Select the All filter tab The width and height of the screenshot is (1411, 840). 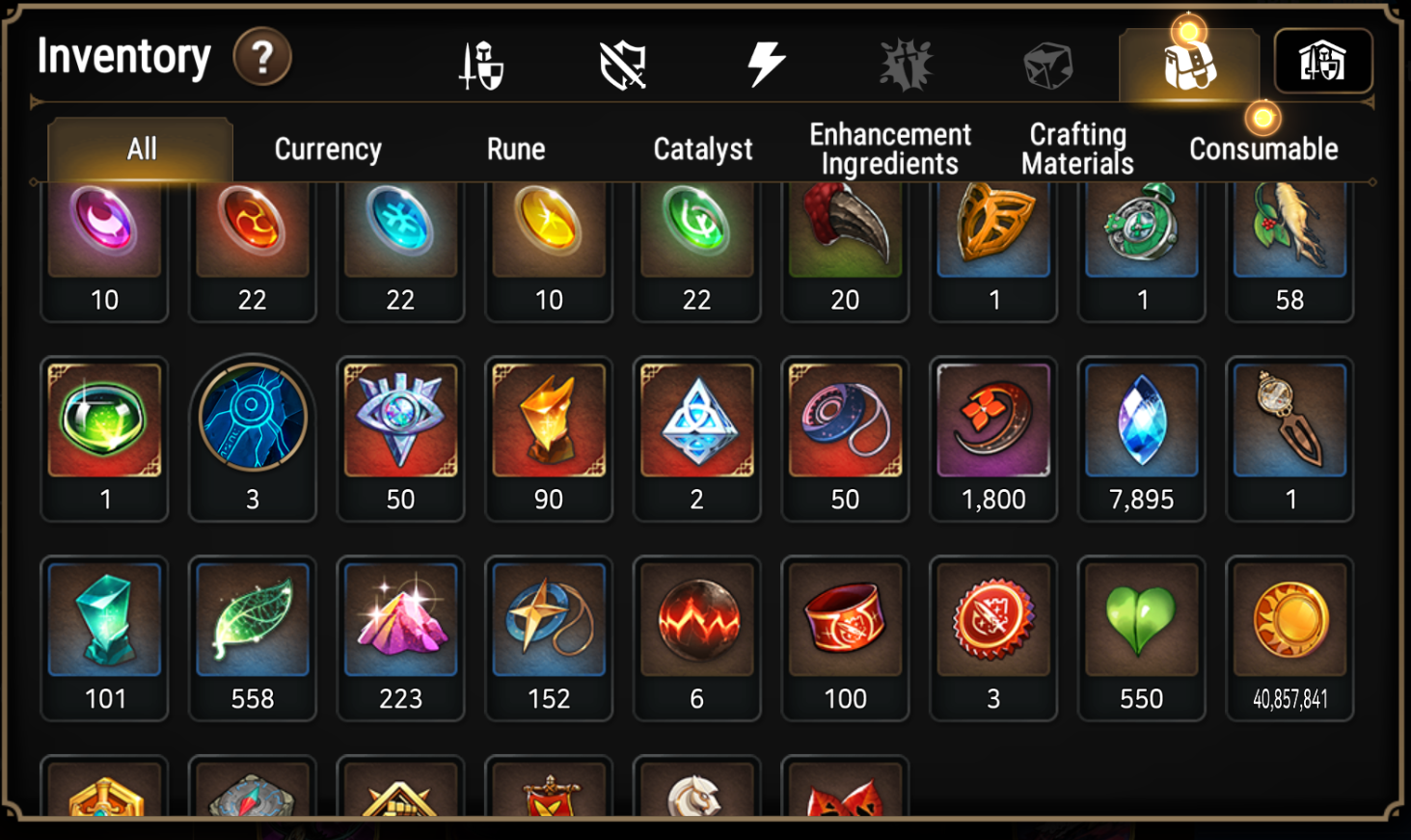141,149
